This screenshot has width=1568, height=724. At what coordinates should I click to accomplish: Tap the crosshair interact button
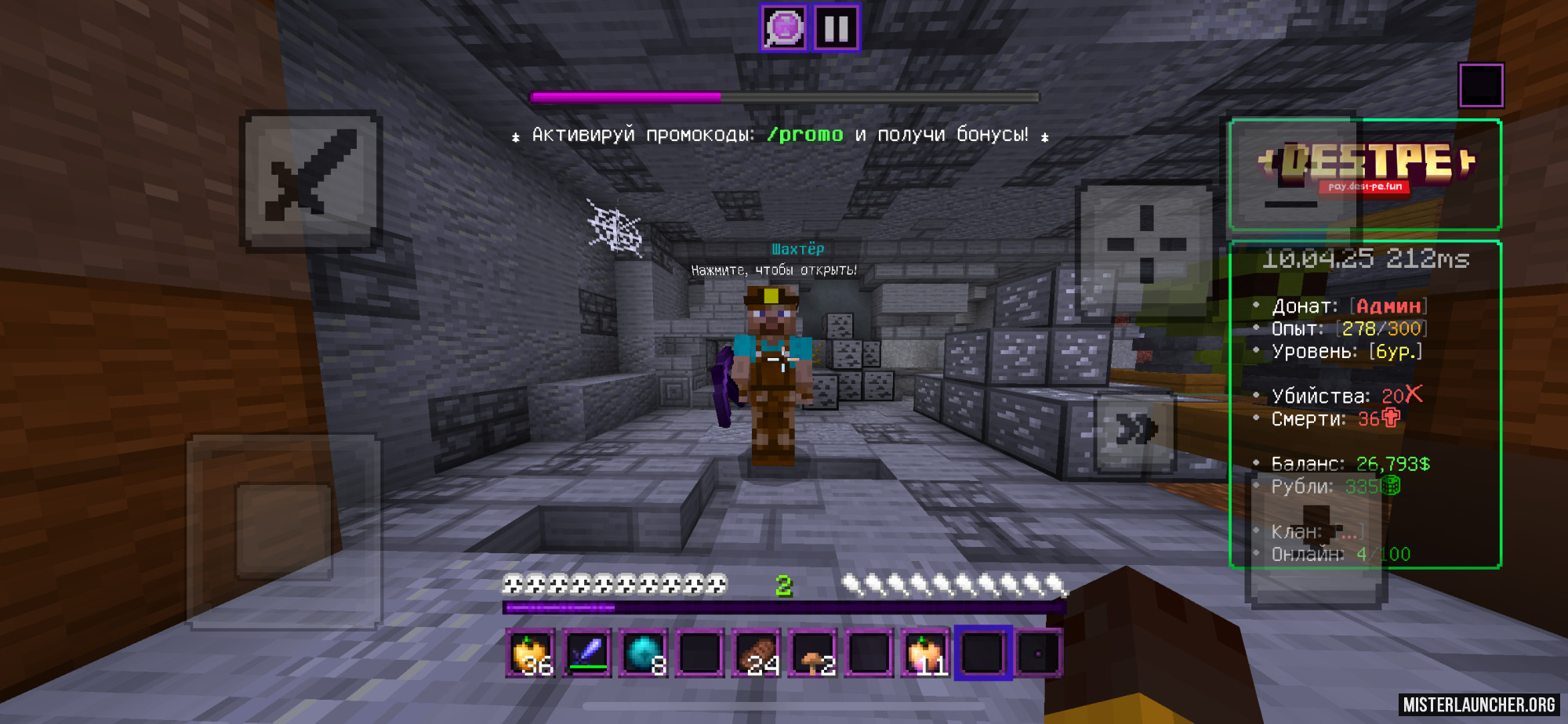pos(1145,244)
